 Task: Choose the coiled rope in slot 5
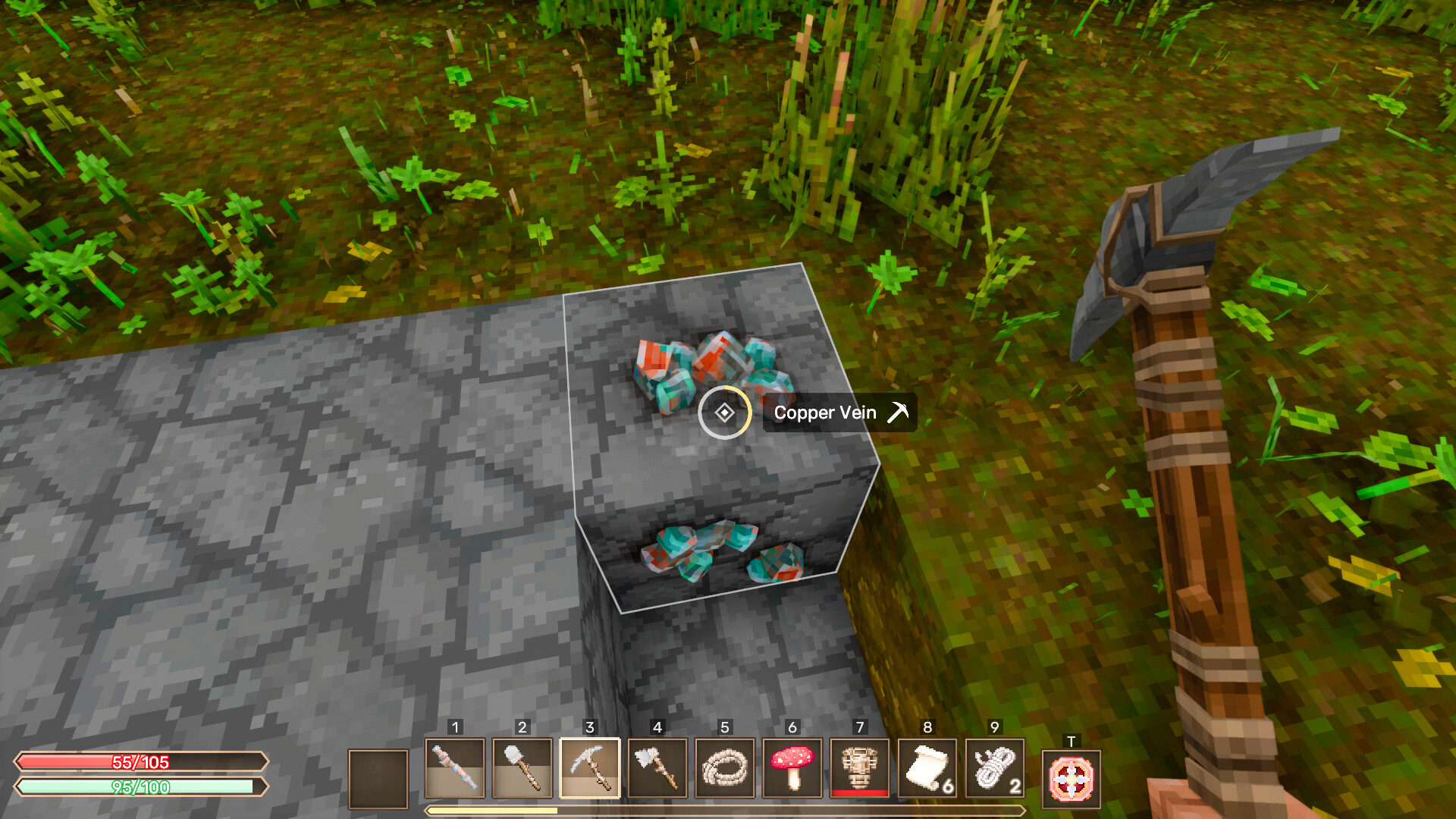tap(725, 768)
